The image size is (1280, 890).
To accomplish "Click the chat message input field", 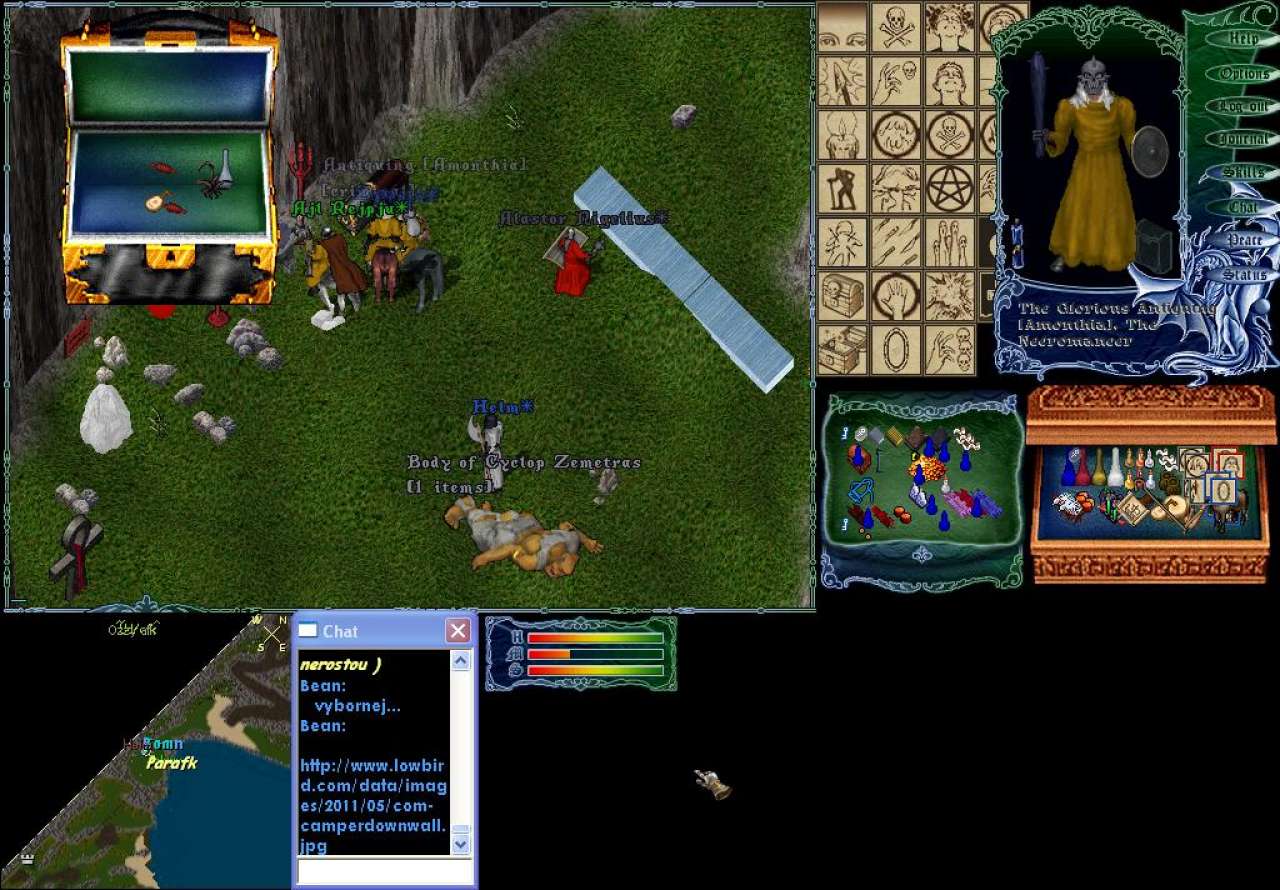I will [x=383, y=871].
